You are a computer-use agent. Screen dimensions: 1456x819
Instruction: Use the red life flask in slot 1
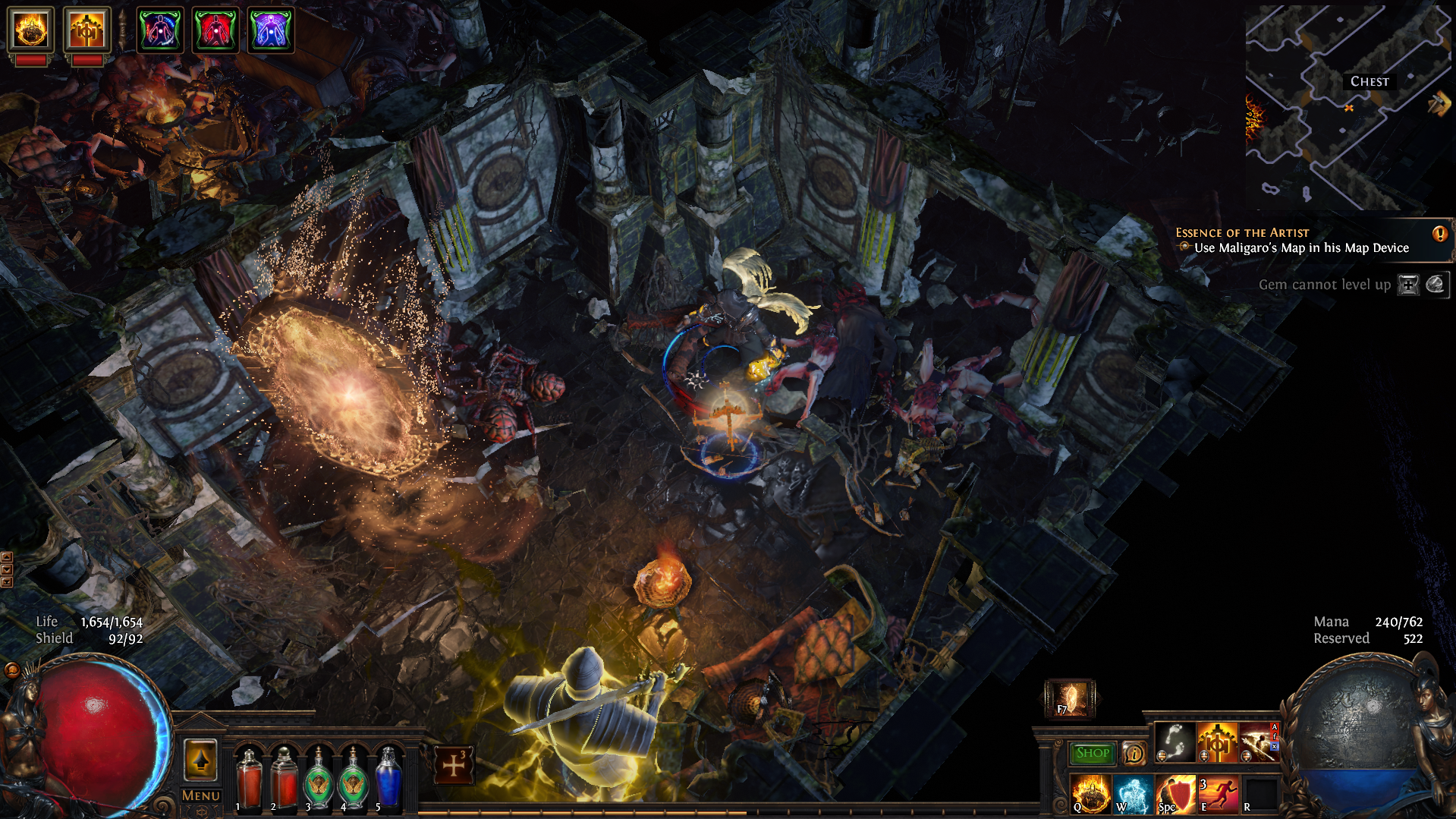coord(248,780)
